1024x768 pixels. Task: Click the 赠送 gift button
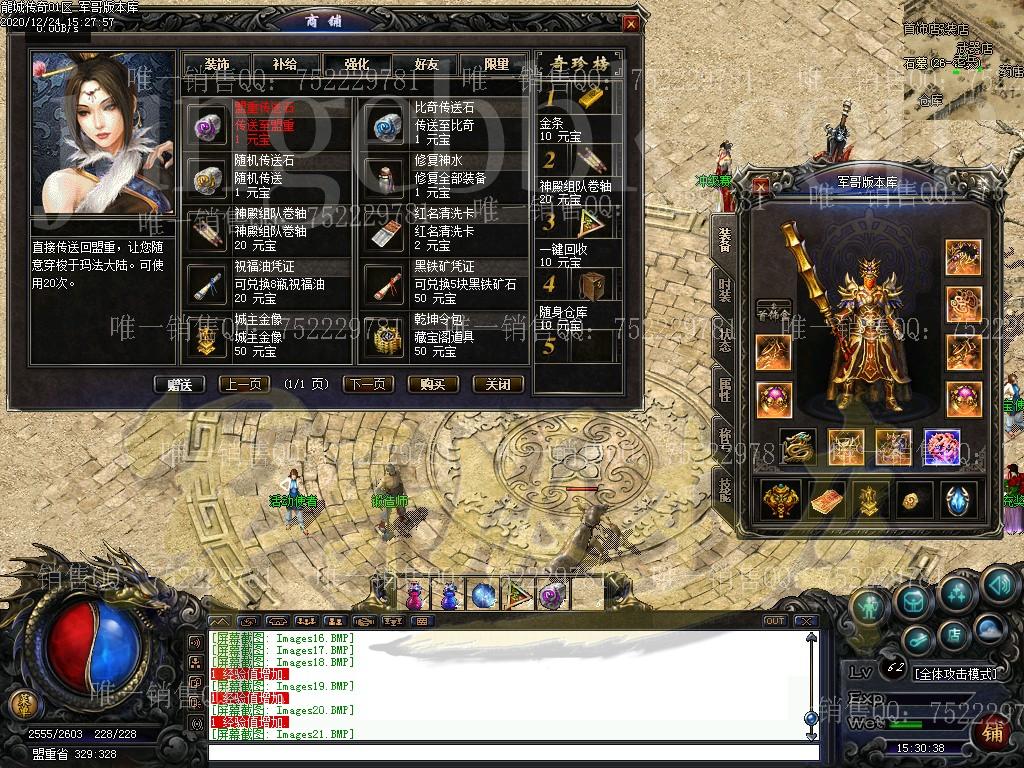tap(179, 384)
